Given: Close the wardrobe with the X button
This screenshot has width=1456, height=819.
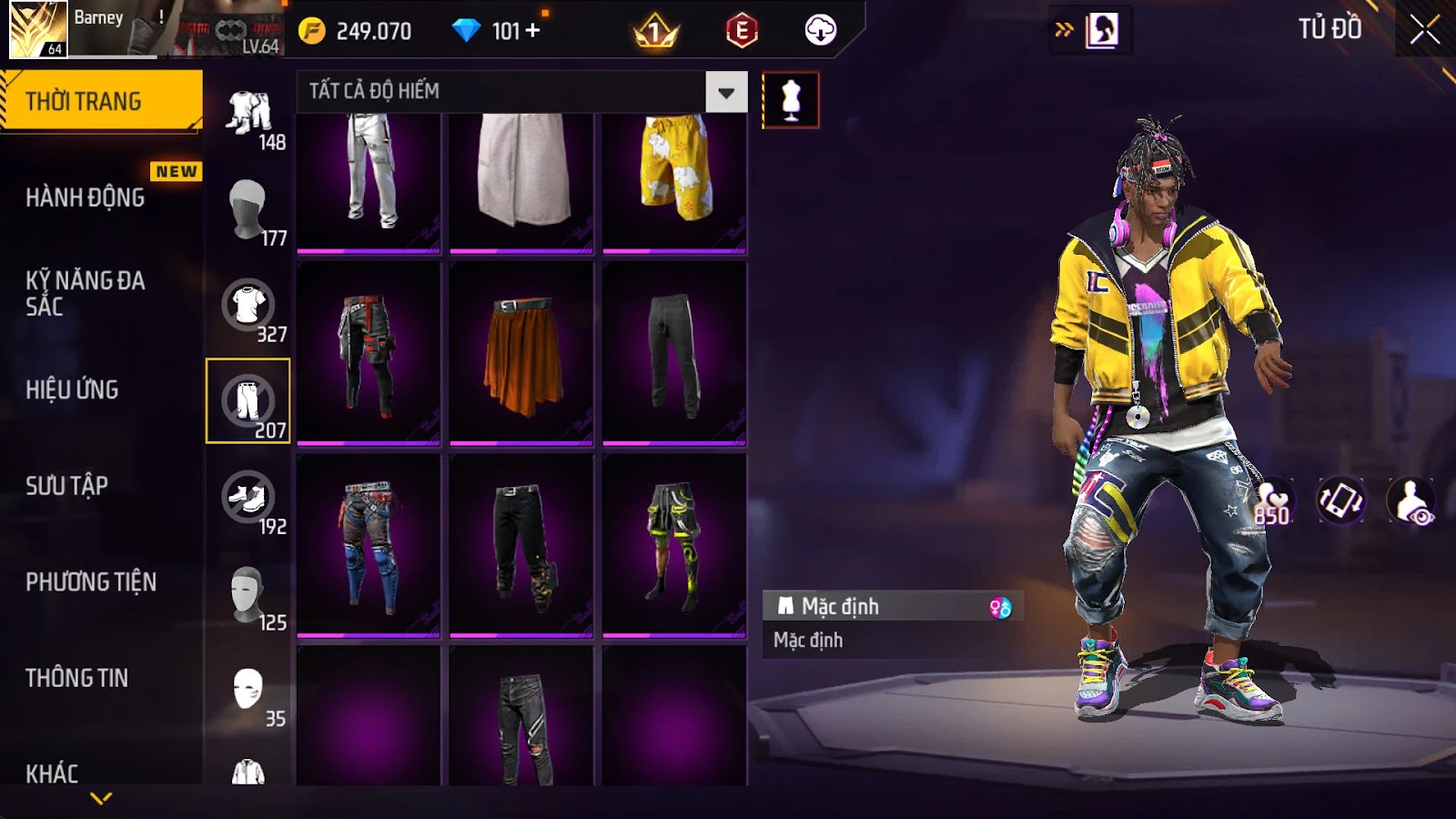Looking at the screenshot, I should pyautogui.click(x=1424, y=30).
